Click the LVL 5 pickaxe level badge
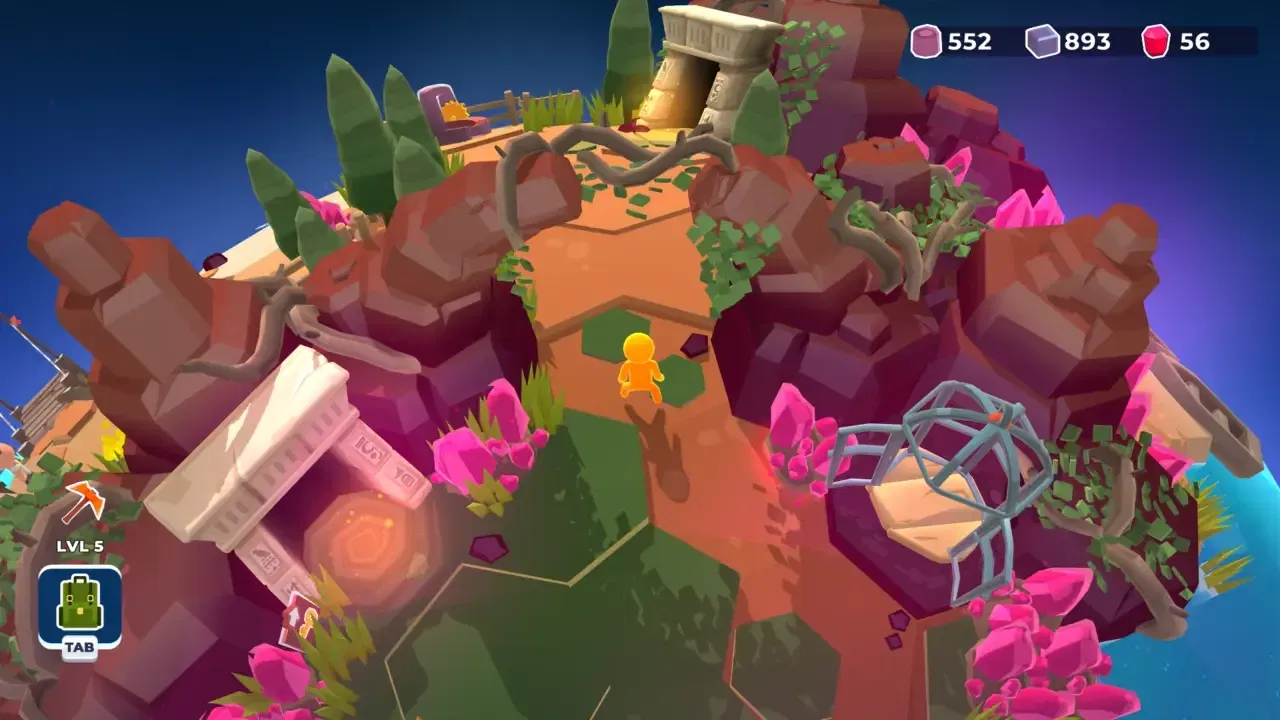Image resolution: width=1280 pixels, height=720 pixels. coord(78,546)
